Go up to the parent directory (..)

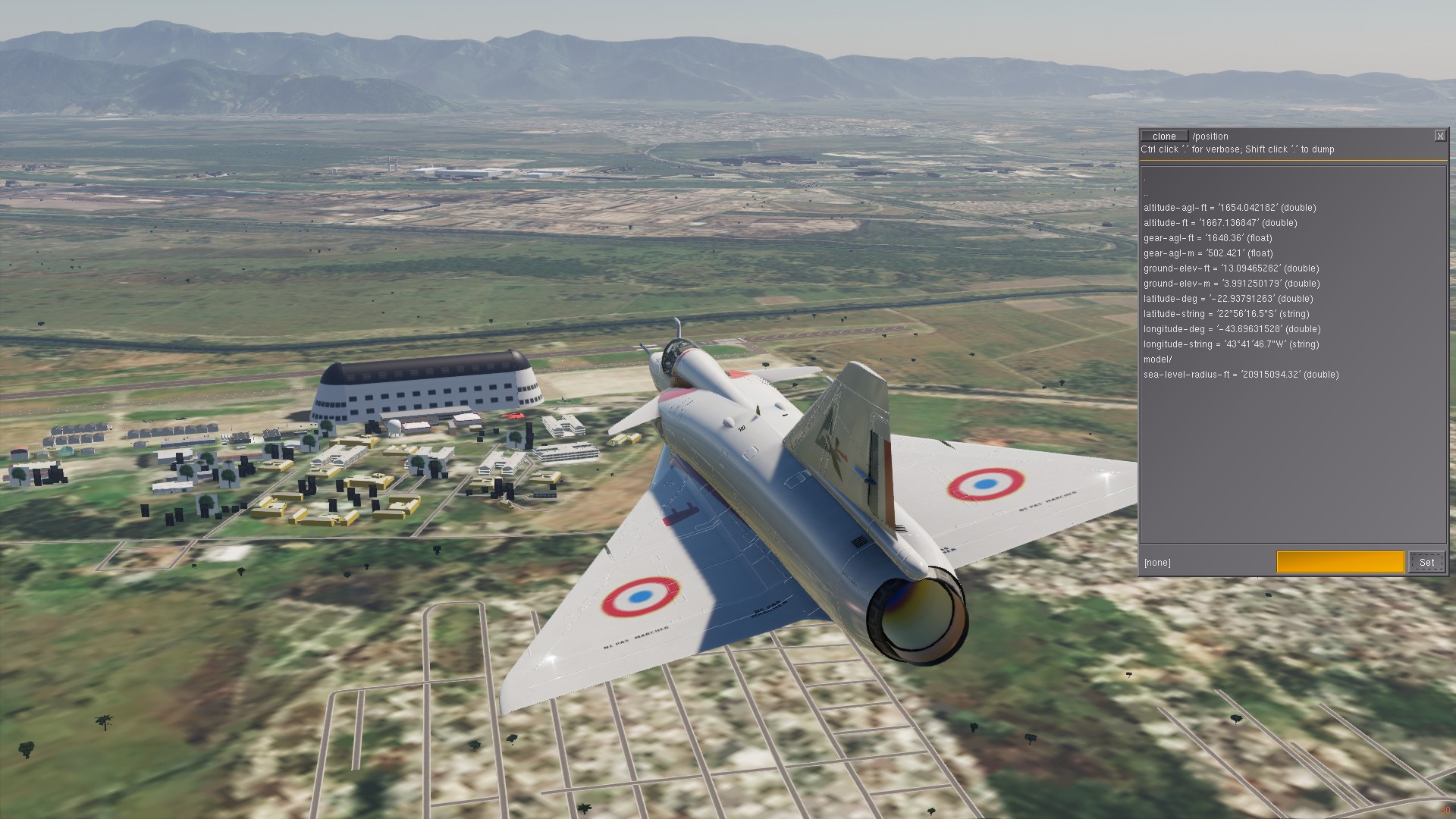1147,193
